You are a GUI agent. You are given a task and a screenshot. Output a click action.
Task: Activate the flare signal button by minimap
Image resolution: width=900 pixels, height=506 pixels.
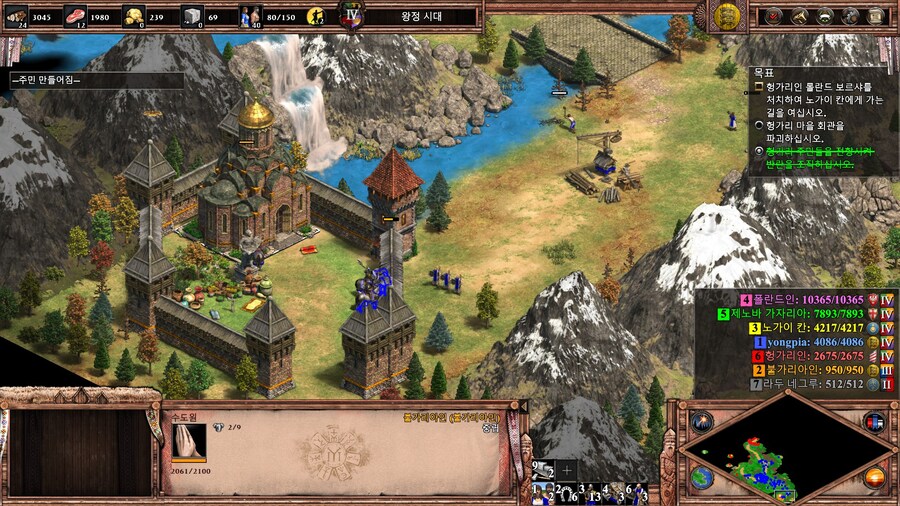point(701,421)
